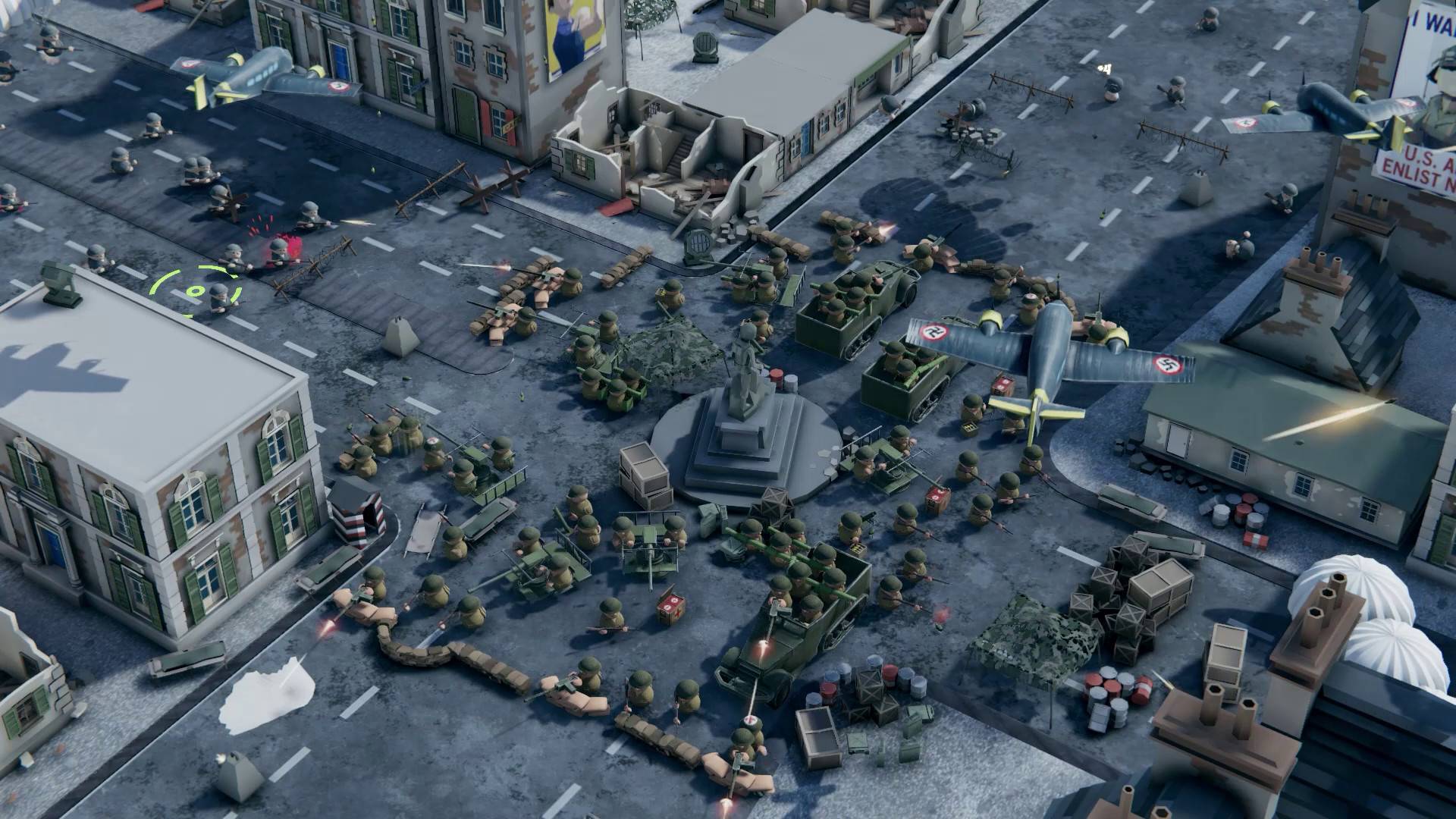Click the green dashed targeting reticle
This screenshot has height=819, width=1456.
(196, 290)
